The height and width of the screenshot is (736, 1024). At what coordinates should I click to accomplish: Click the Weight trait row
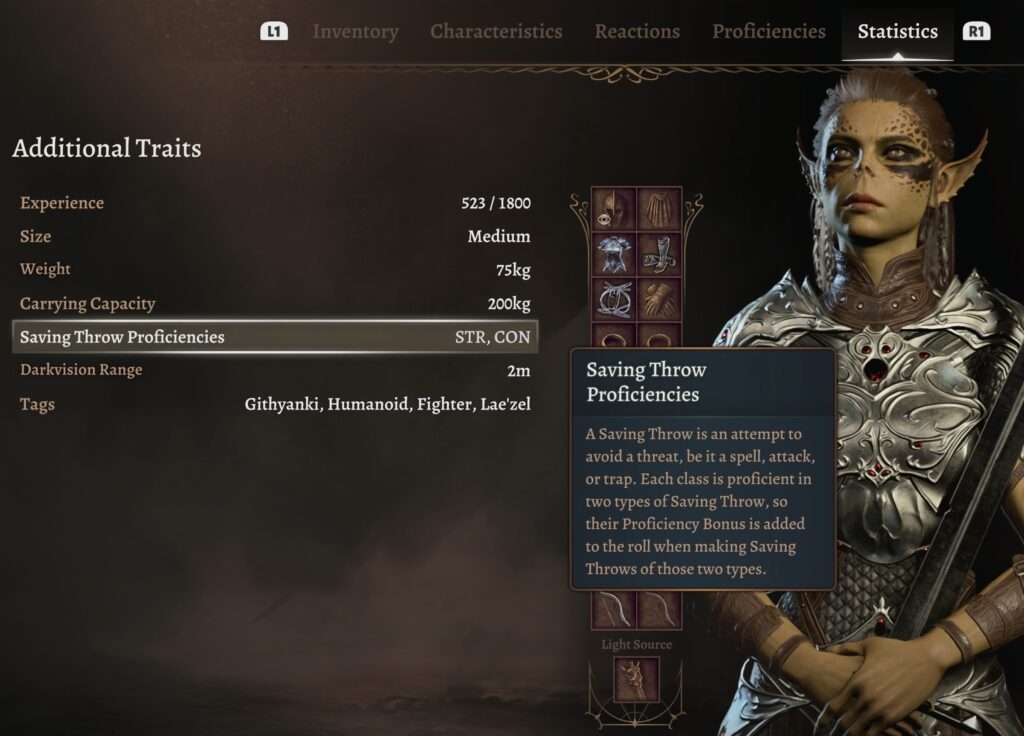point(275,270)
